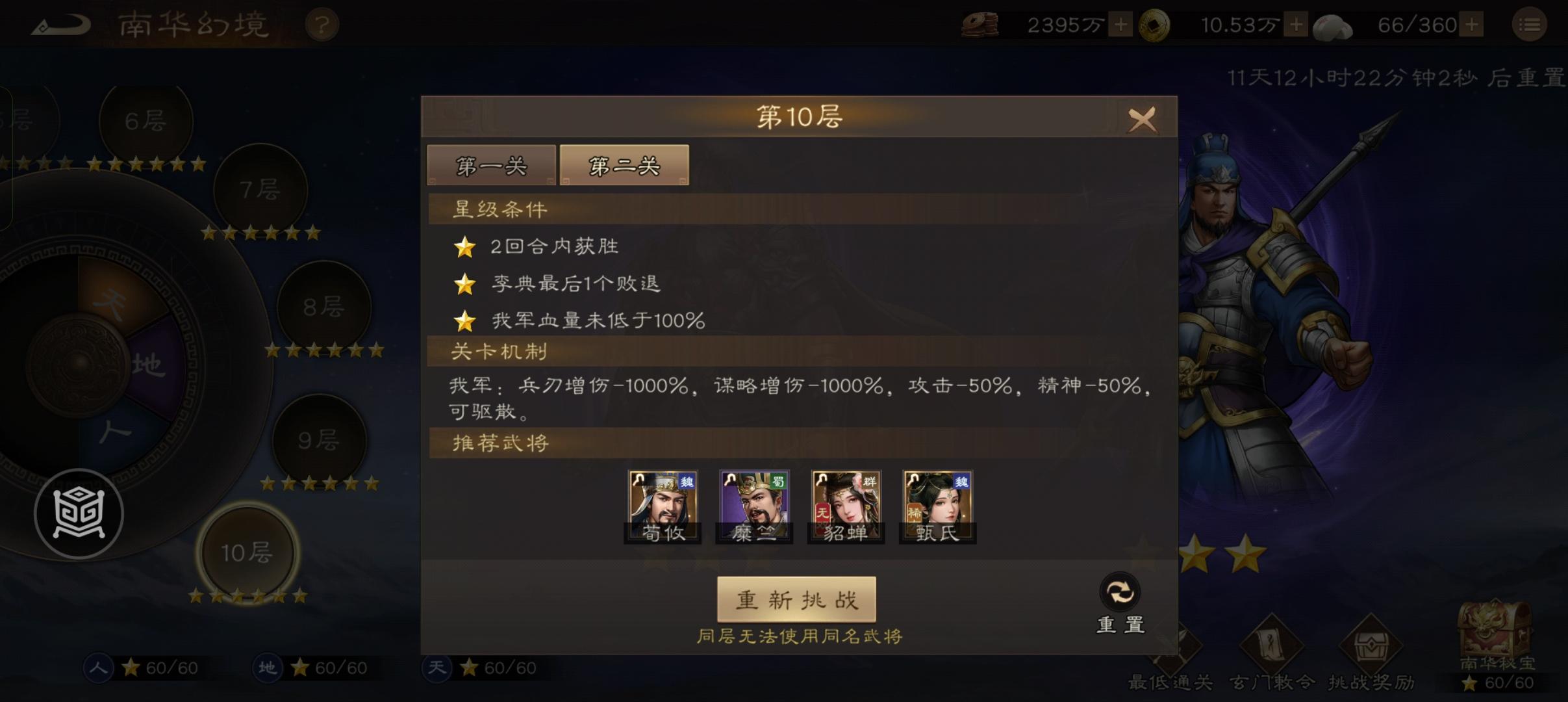Viewport: 1568px width, 702px height.
Task: Open the help question mark icon
Action: point(323,23)
